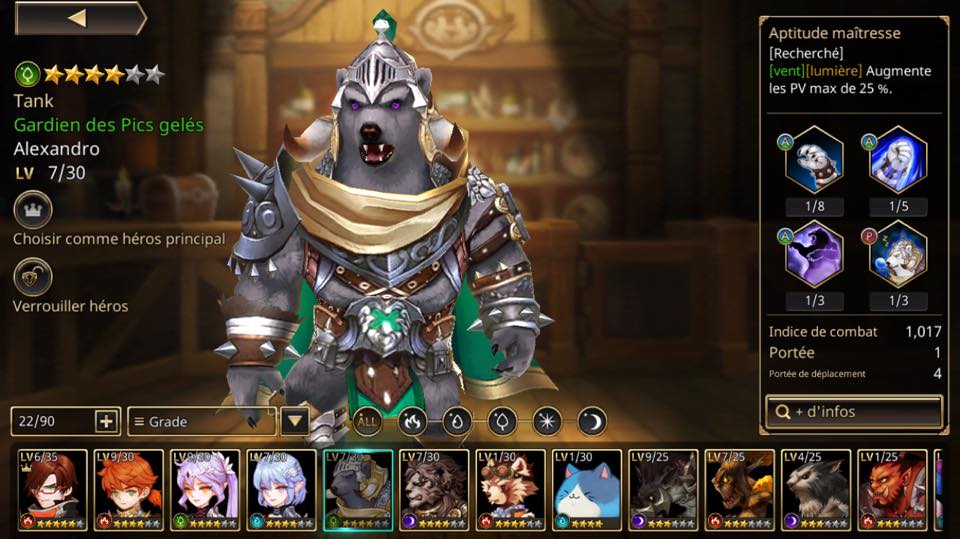This screenshot has height=539, width=960.
Task: Toggle sort order with down-arrow button
Action: point(294,421)
